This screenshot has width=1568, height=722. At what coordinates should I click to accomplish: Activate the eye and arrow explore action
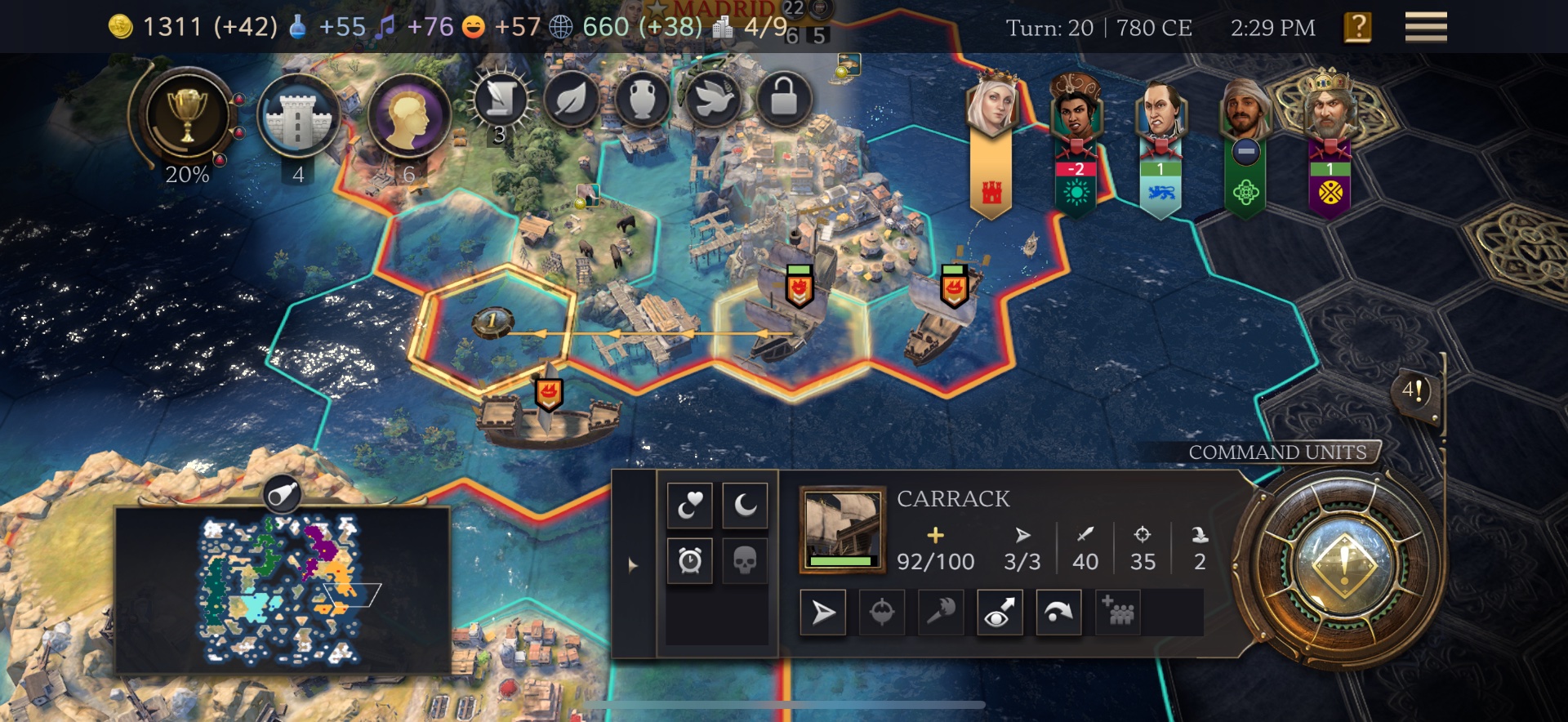pos(1000,613)
